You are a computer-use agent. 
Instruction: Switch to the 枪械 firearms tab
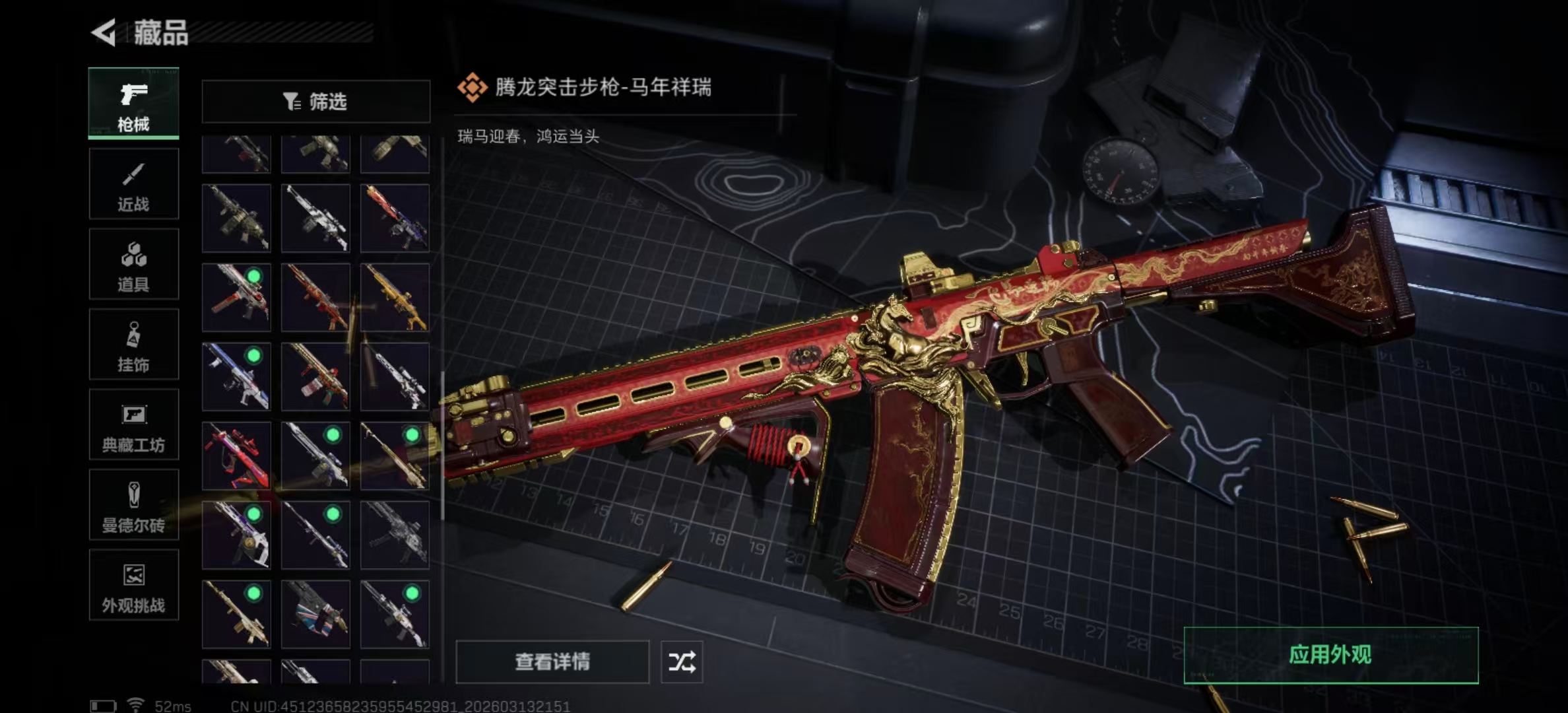click(x=133, y=104)
